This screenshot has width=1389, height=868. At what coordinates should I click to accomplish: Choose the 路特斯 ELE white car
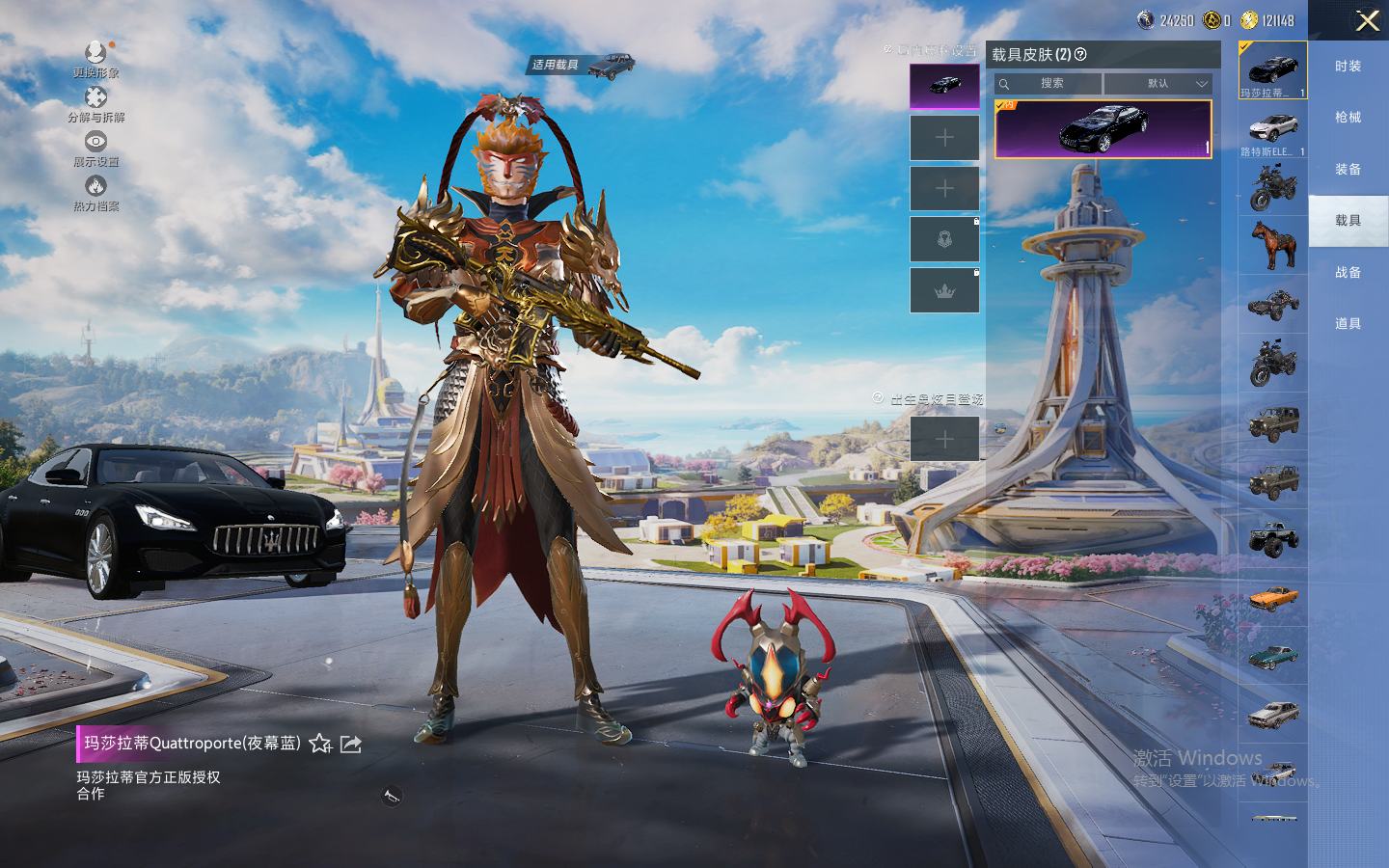[x=1272, y=130]
